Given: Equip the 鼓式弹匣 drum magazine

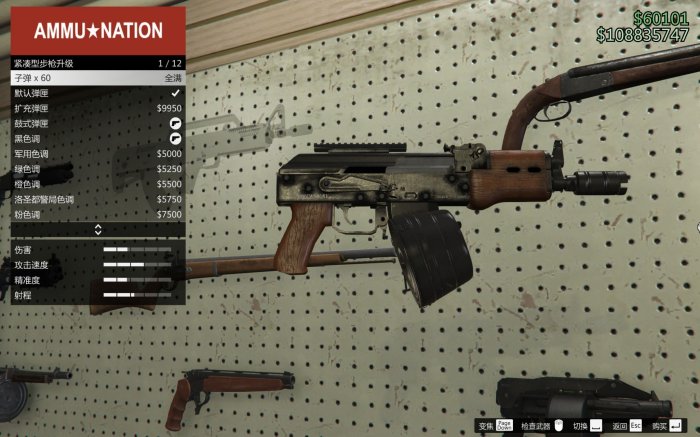Looking at the screenshot, I should click(97, 123).
